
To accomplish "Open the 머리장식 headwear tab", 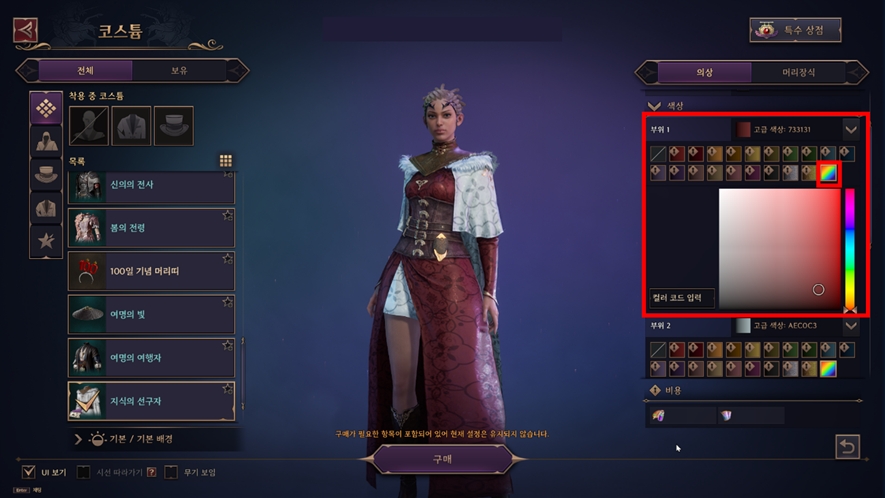I will (798, 72).
